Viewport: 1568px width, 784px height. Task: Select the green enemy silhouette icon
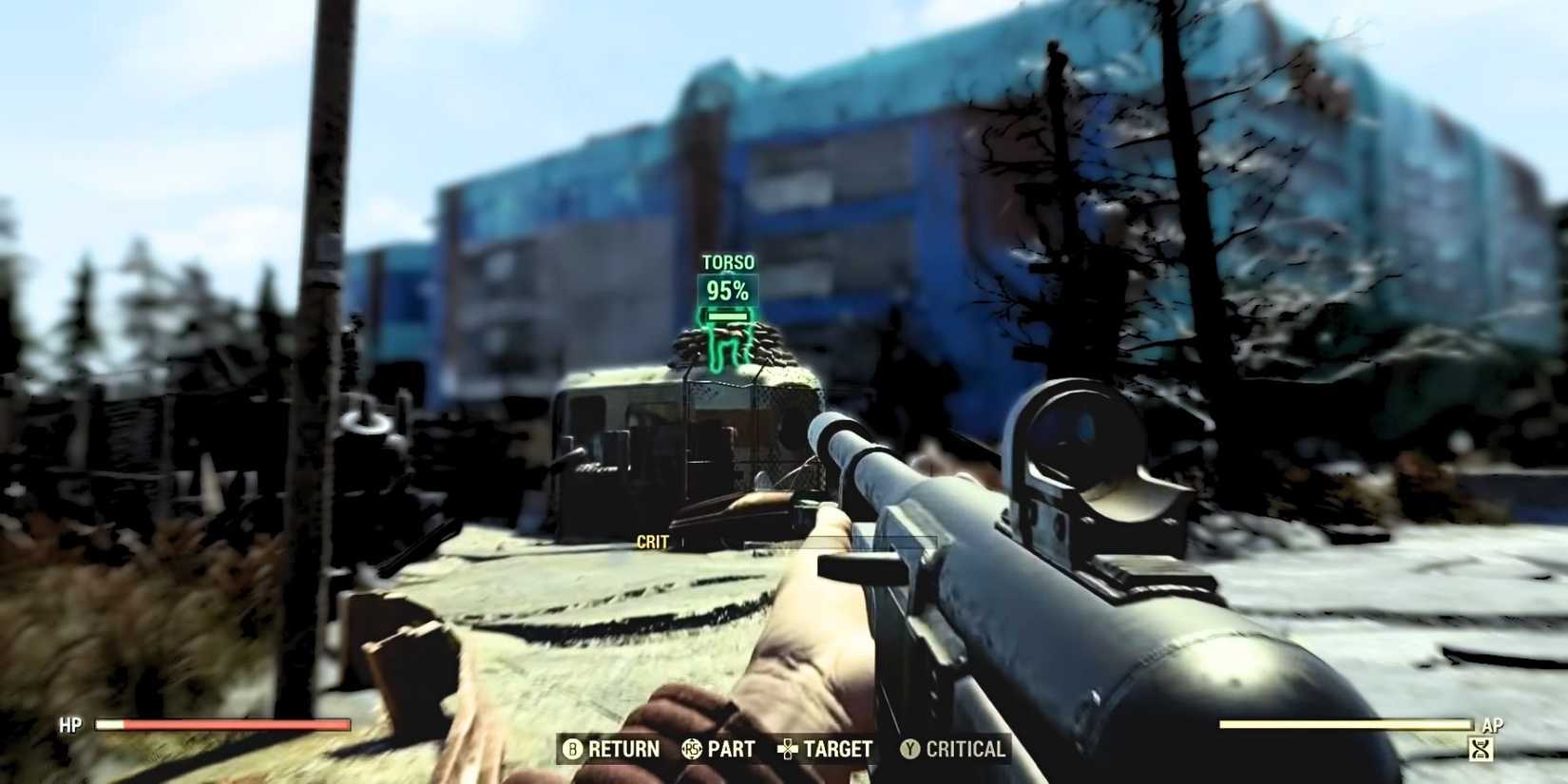(x=727, y=347)
